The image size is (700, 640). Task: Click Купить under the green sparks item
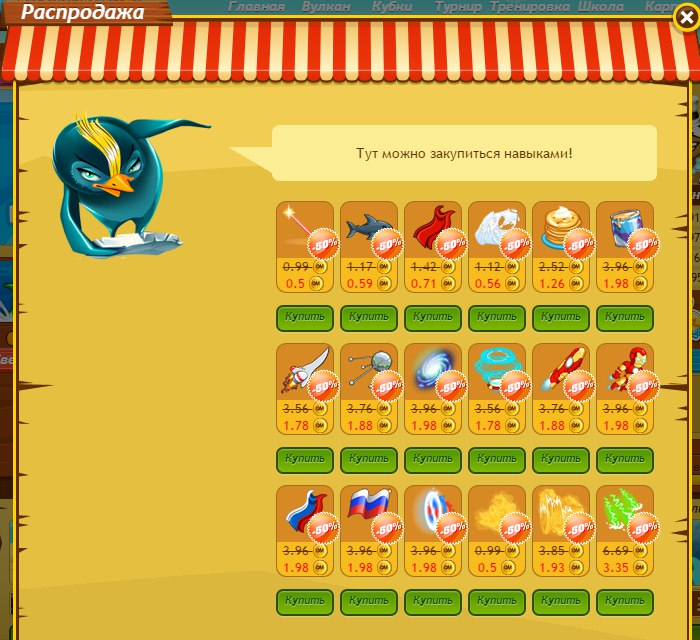click(x=625, y=602)
